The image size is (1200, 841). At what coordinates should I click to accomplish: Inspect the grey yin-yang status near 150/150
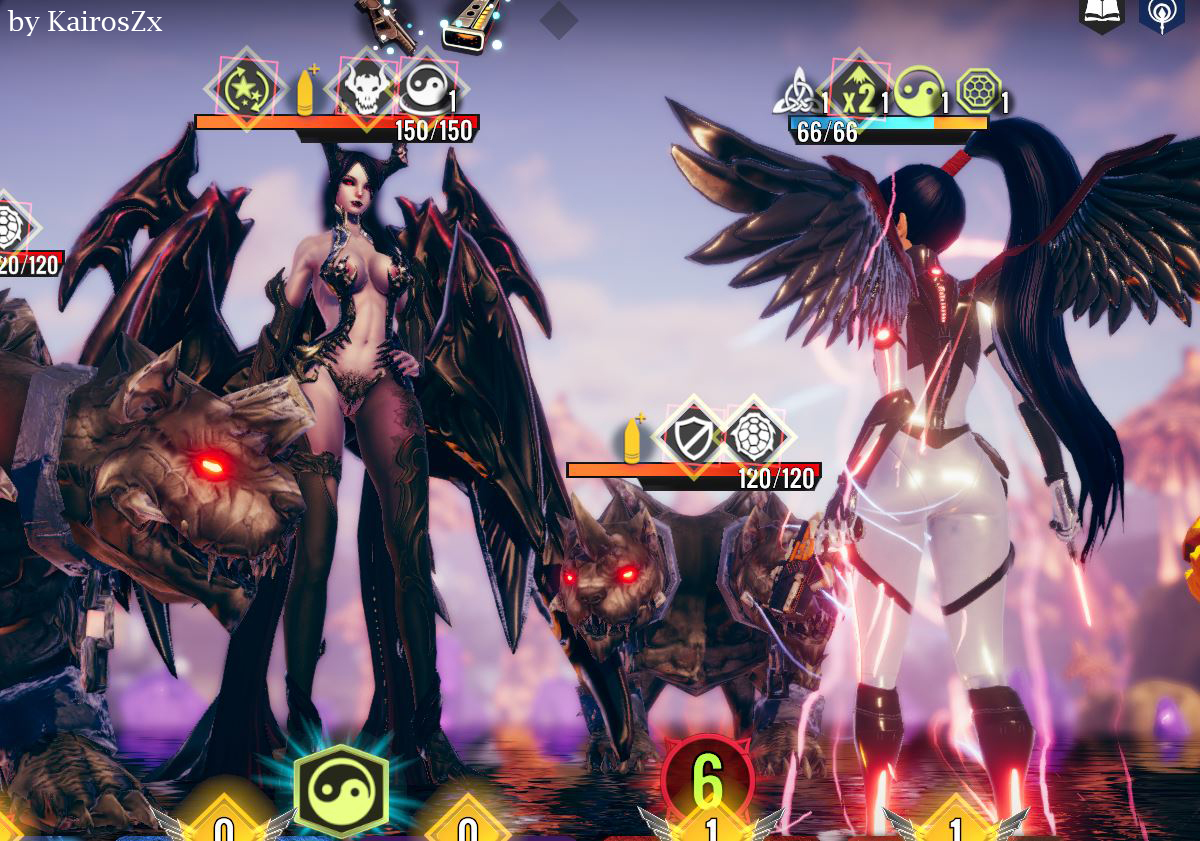tap(424, 90)
